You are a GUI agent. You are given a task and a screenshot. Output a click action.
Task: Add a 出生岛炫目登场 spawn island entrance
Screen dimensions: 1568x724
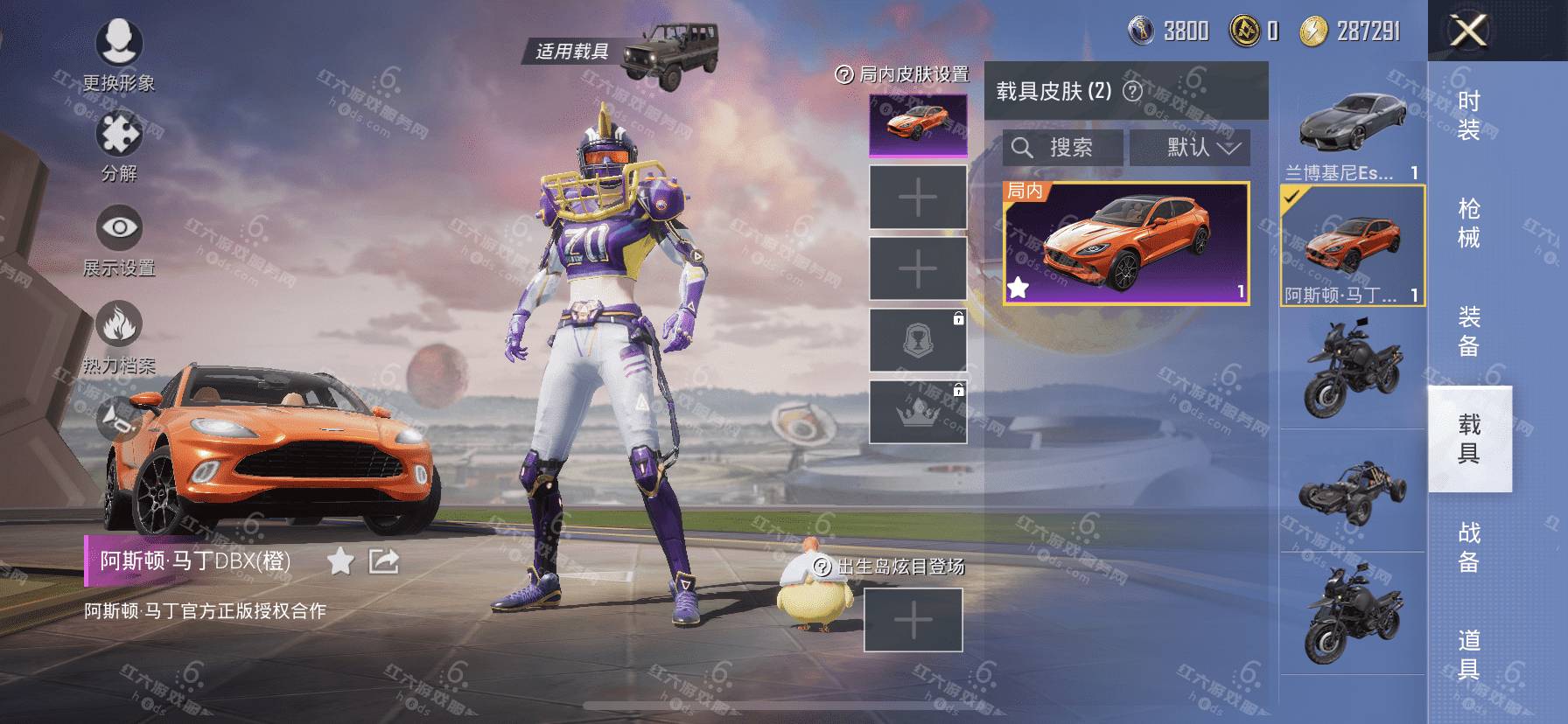tap(913, 620)
